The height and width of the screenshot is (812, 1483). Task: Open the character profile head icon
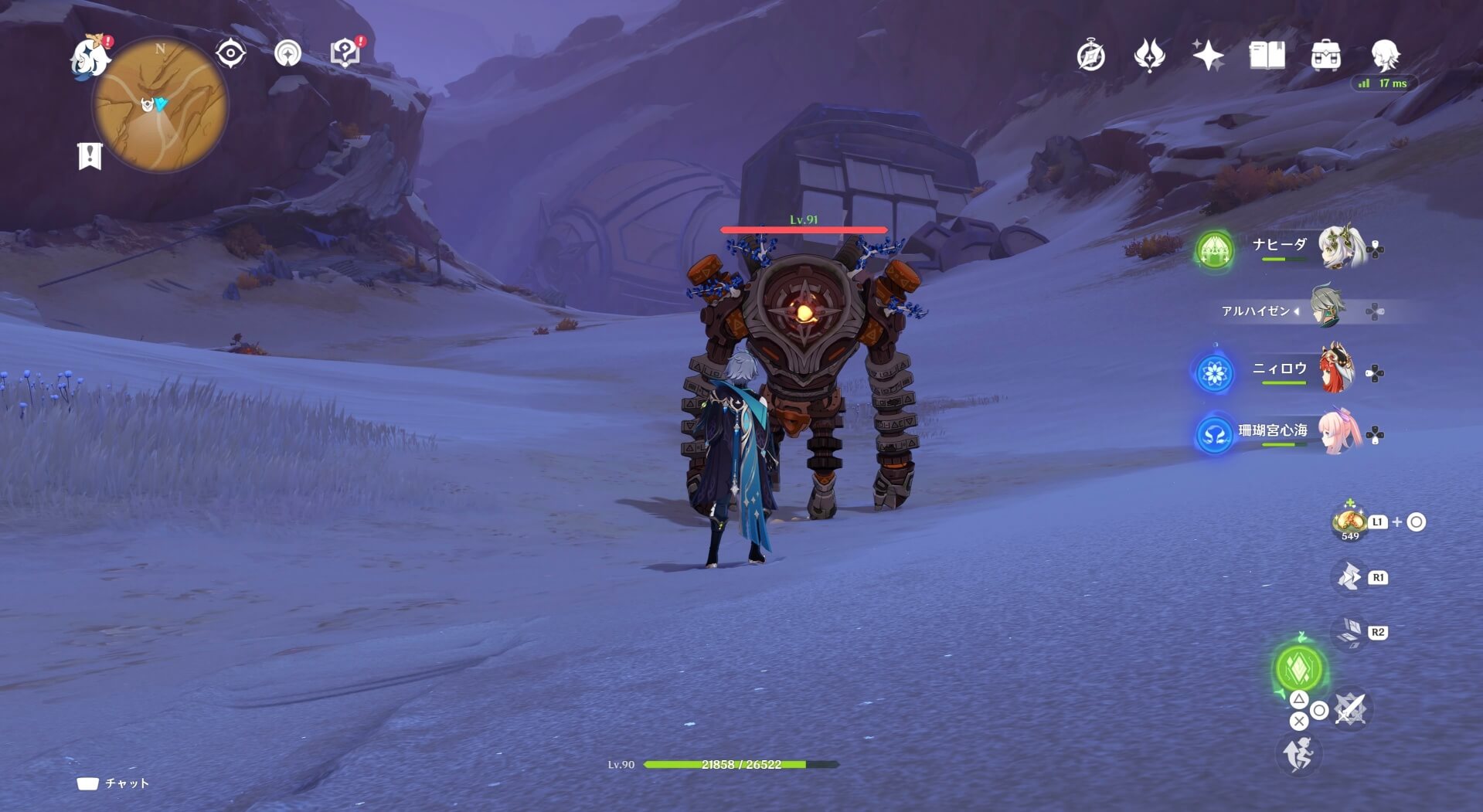coord(1384,56)
